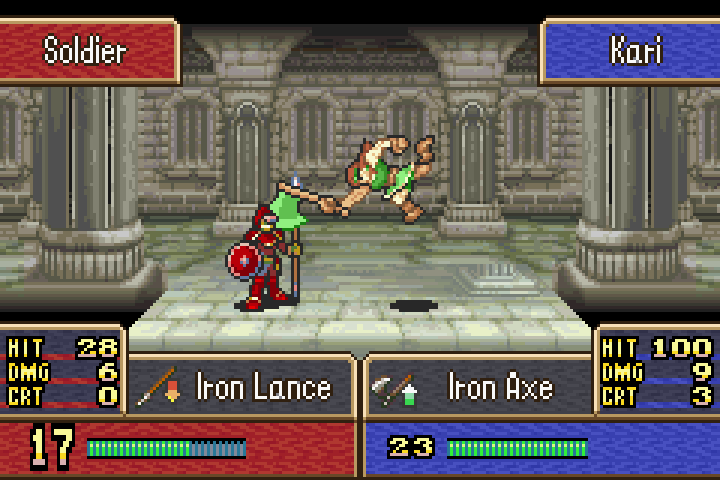
Task: Click the Soldier name plate
Action: (x=88, y=50)
